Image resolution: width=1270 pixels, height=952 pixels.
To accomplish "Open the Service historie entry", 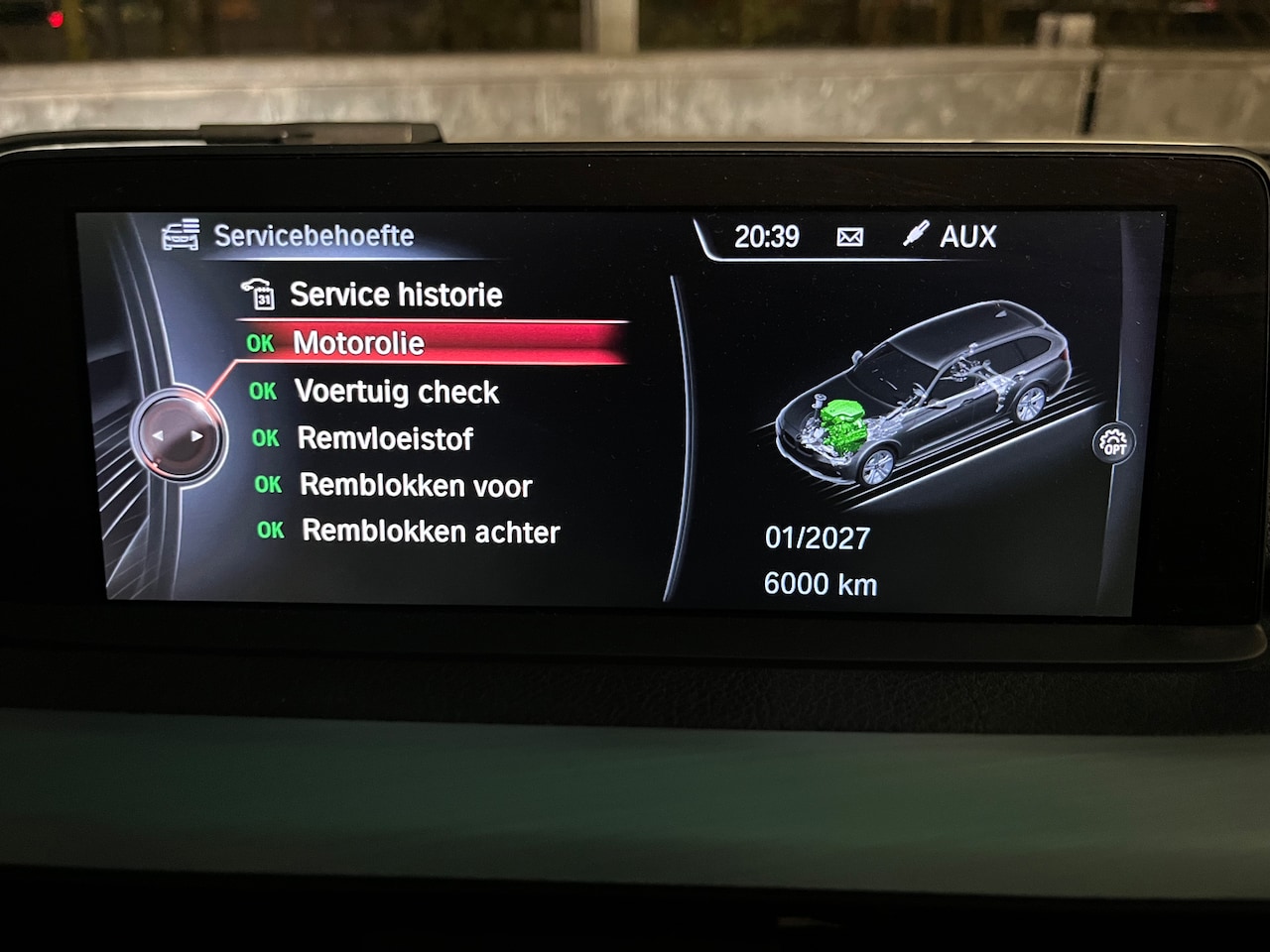I will (x=395, y=295).
